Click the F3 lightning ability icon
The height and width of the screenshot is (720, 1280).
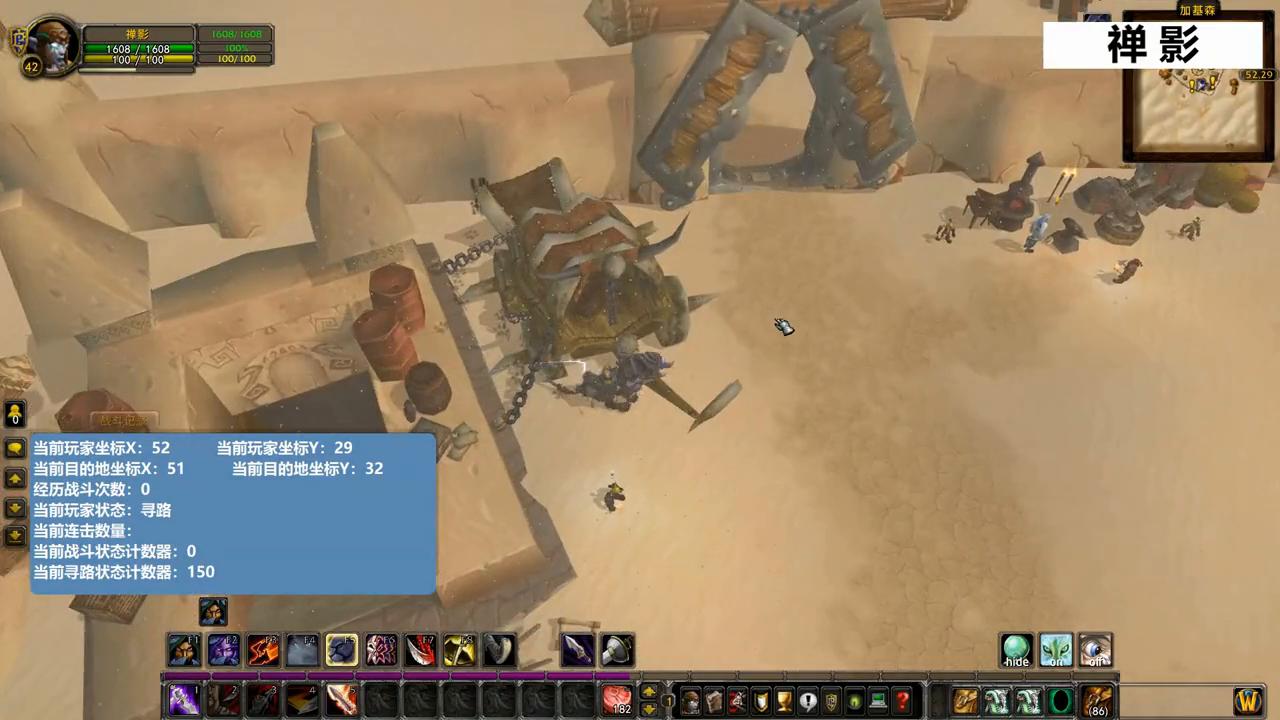tap(262, 650)
